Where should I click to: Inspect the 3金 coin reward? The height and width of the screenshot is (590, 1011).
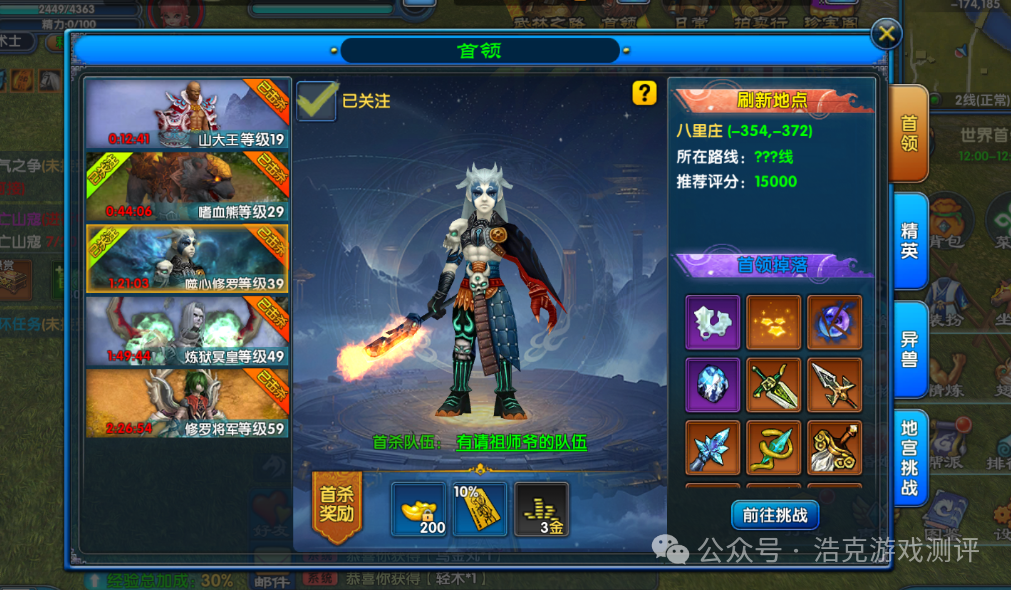541,510
